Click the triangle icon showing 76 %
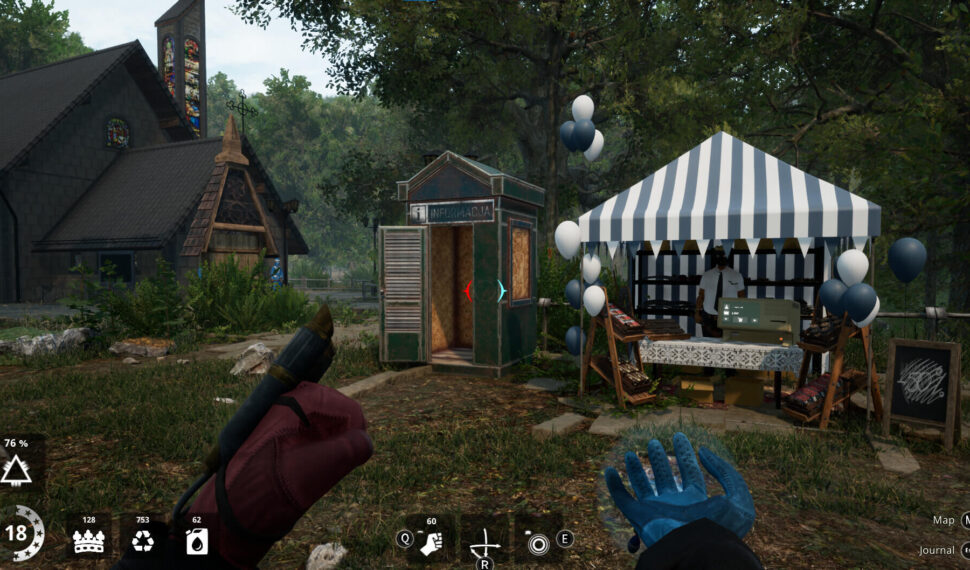970x570 pixels. [x=16, y=469]
